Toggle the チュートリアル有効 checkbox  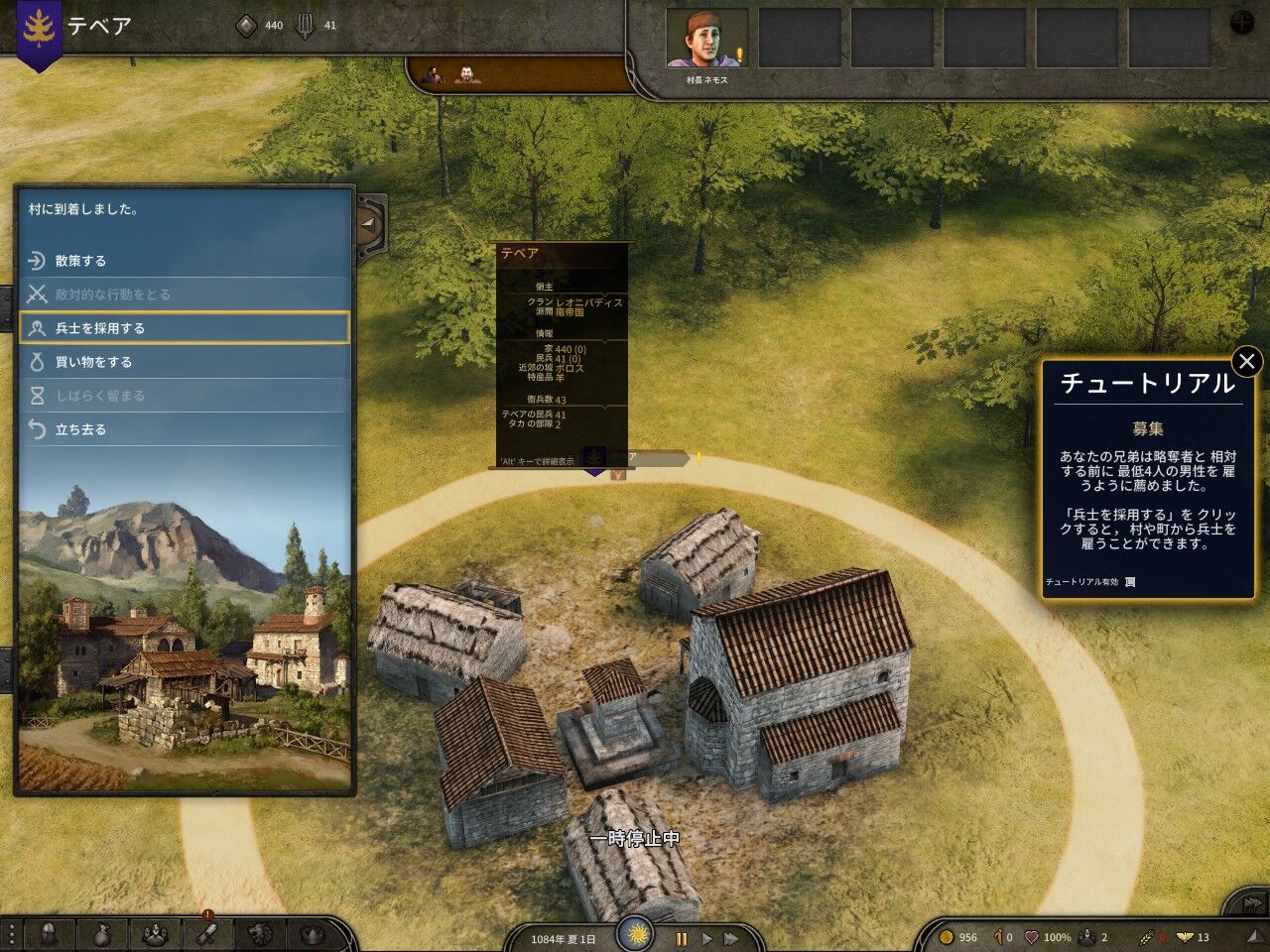click(x=1130, y=582)
